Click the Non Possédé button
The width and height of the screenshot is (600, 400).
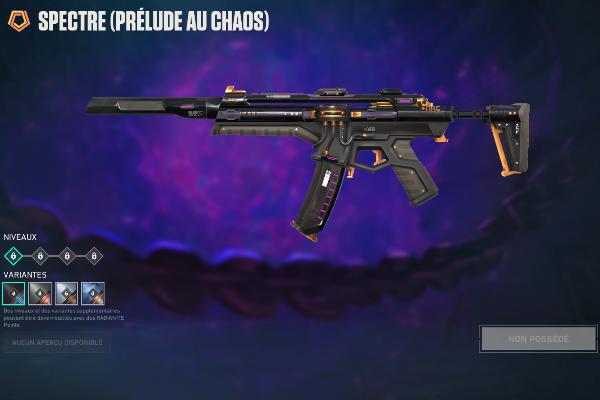pyautogui.click(x=538, y=339)
